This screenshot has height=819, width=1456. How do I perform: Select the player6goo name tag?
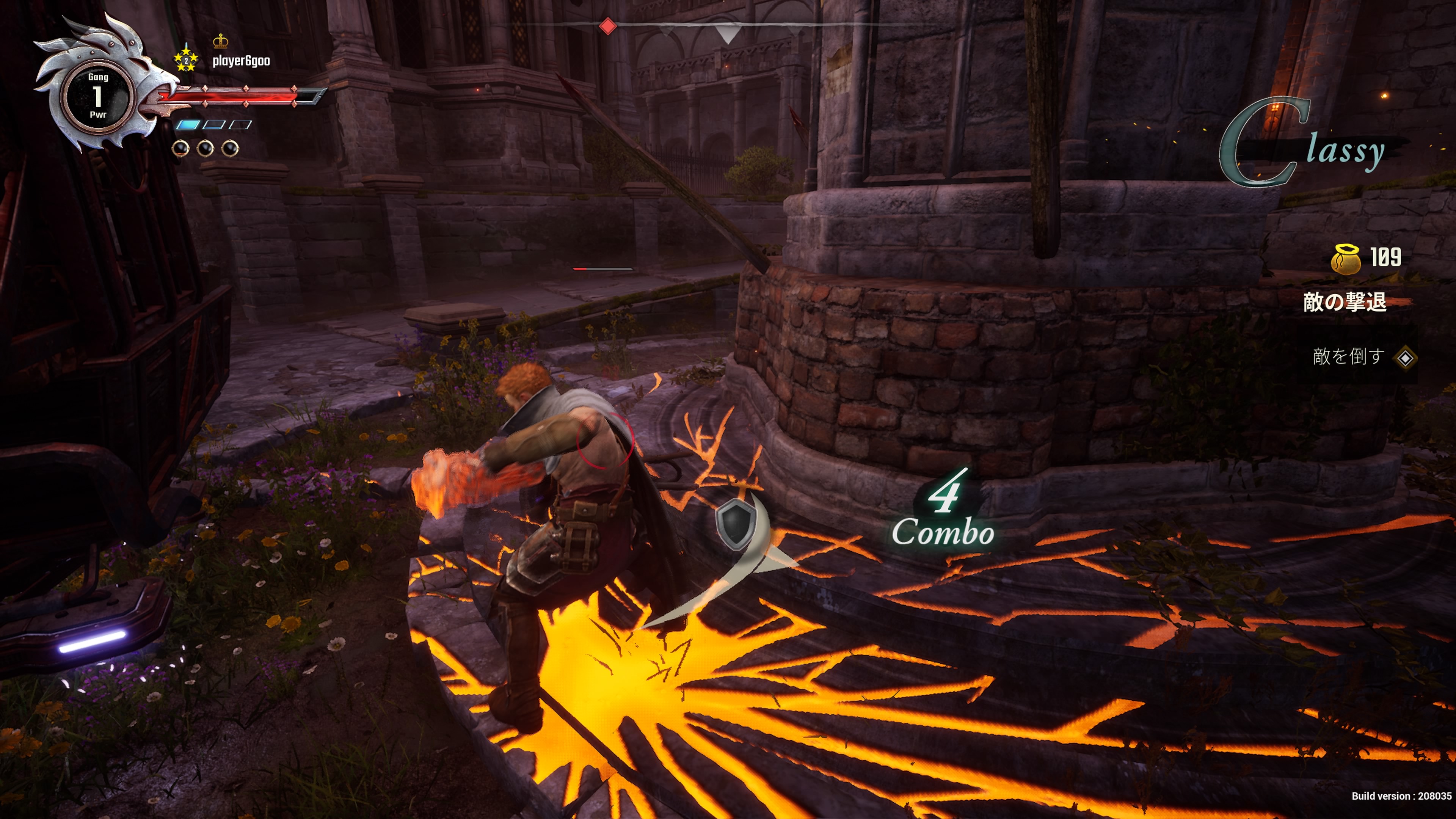(241, 61)
